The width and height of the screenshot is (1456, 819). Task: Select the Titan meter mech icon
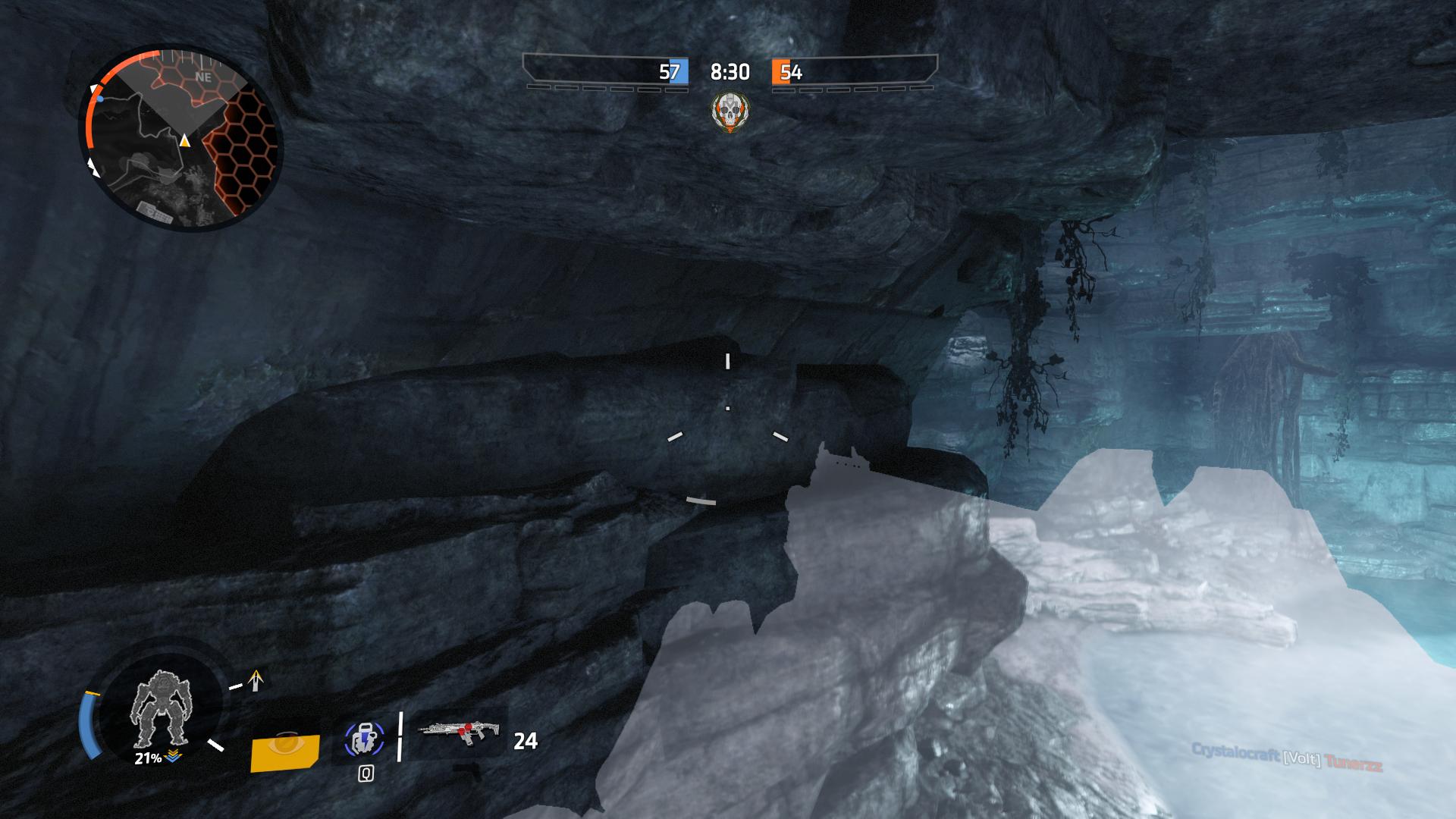pyautogui.click(x=160, y=708)
